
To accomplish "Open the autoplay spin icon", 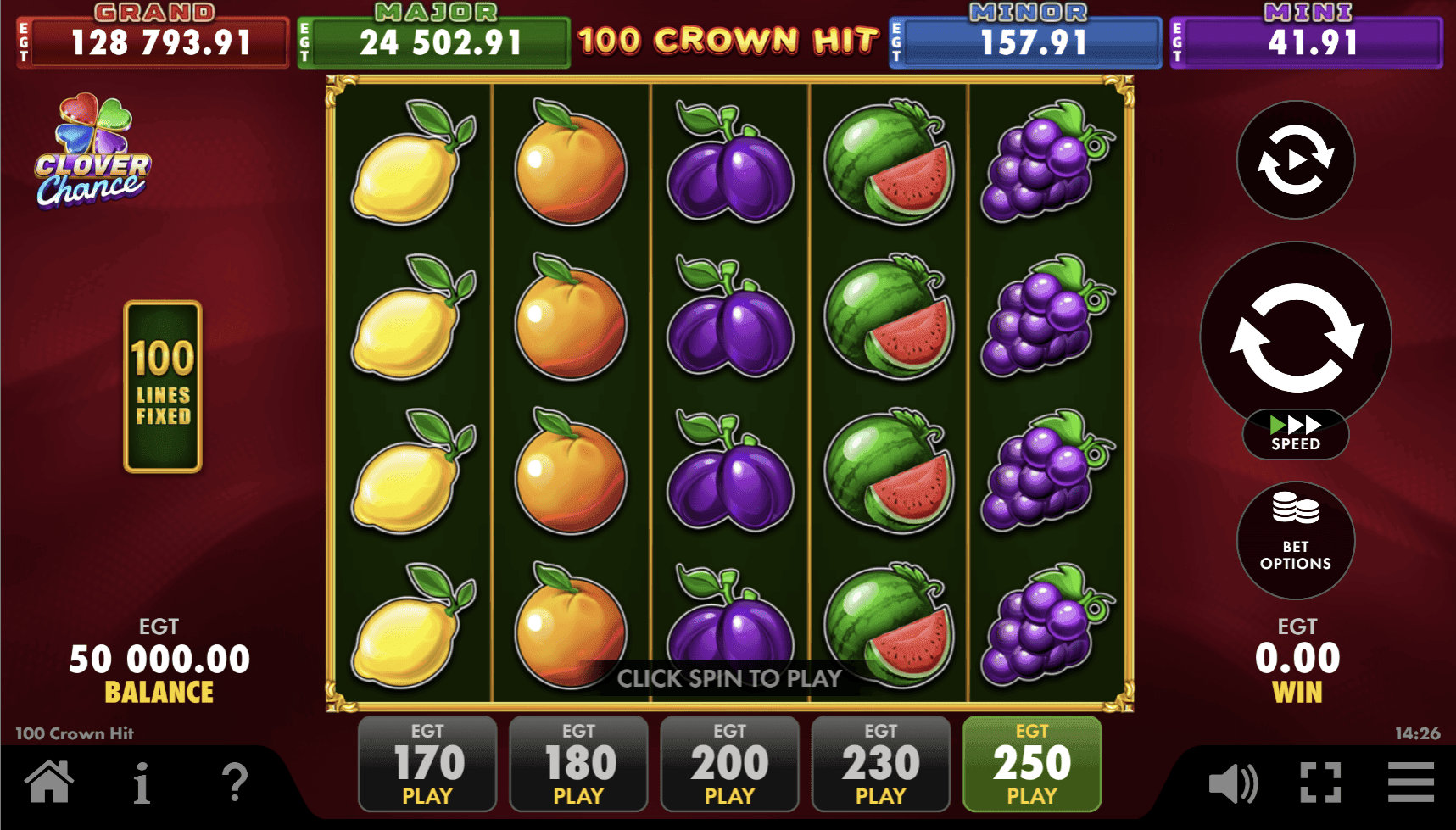I will coord(1295,161).
